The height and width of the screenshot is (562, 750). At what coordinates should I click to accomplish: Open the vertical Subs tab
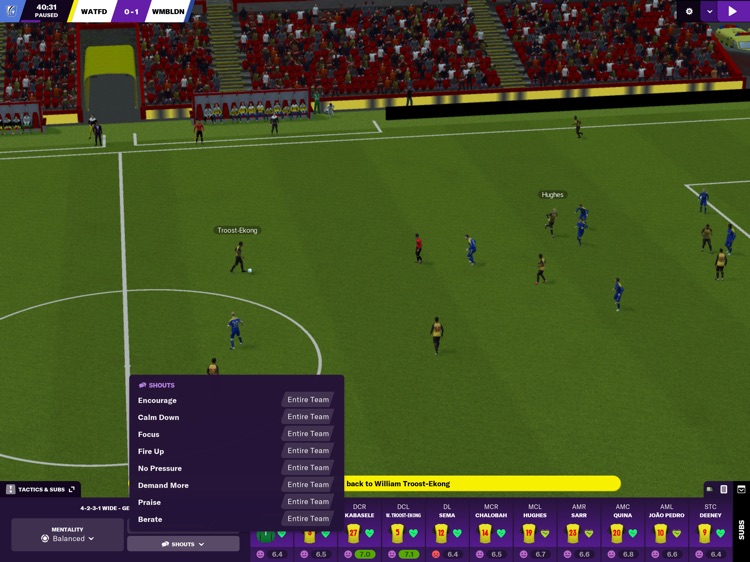pos(741,529)
